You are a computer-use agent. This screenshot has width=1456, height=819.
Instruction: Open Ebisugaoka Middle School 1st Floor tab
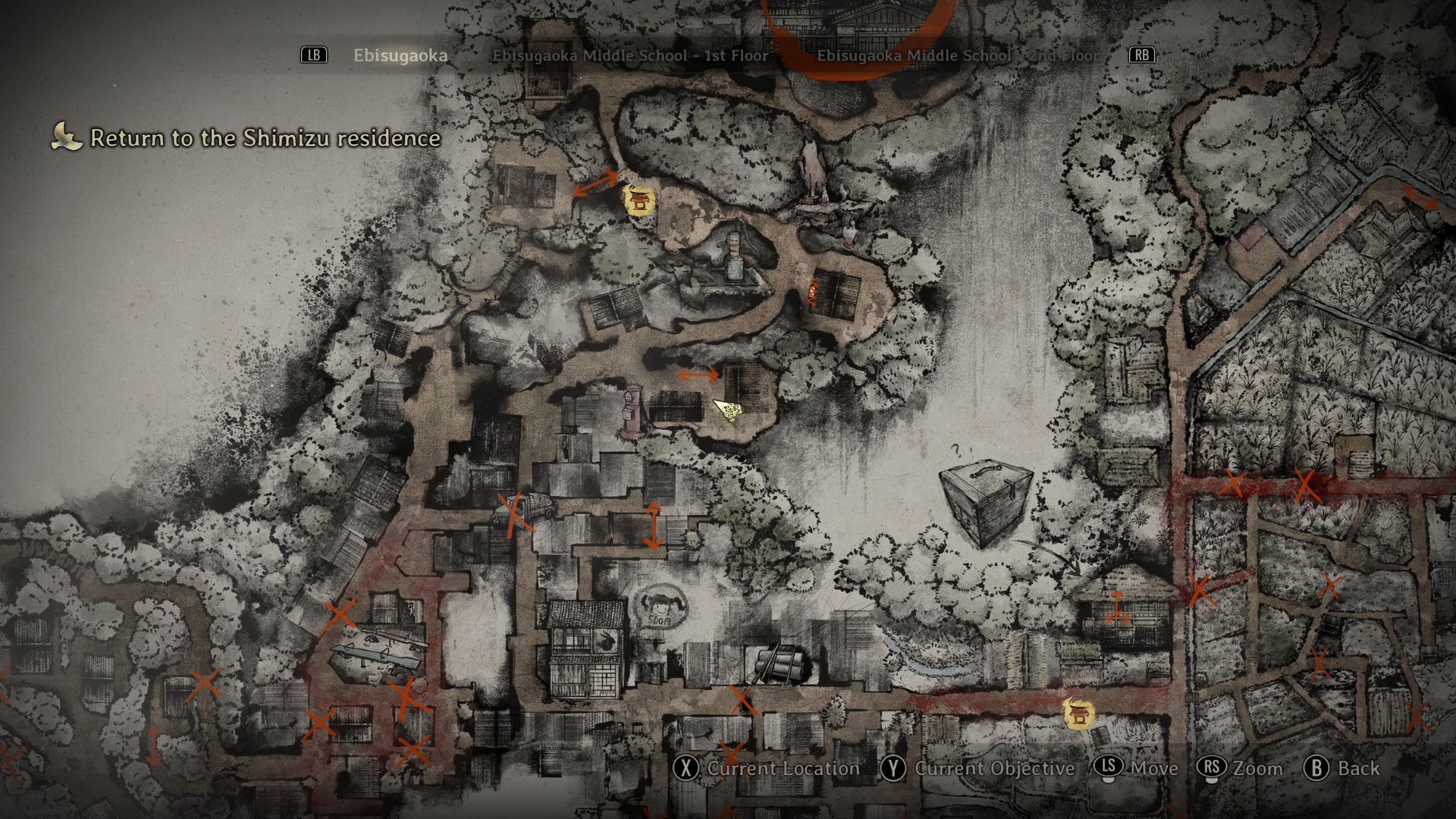(630, 55)
